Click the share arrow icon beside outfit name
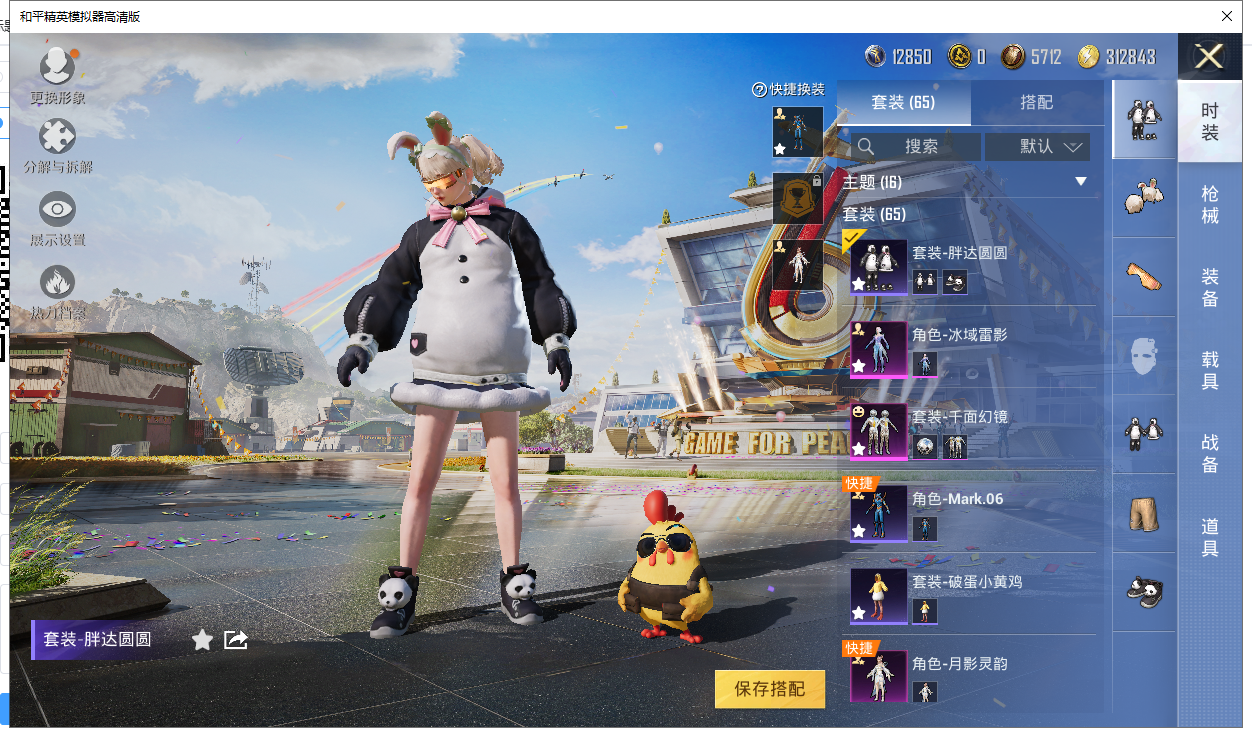1252x737 pixels. [x=236, y=640]
